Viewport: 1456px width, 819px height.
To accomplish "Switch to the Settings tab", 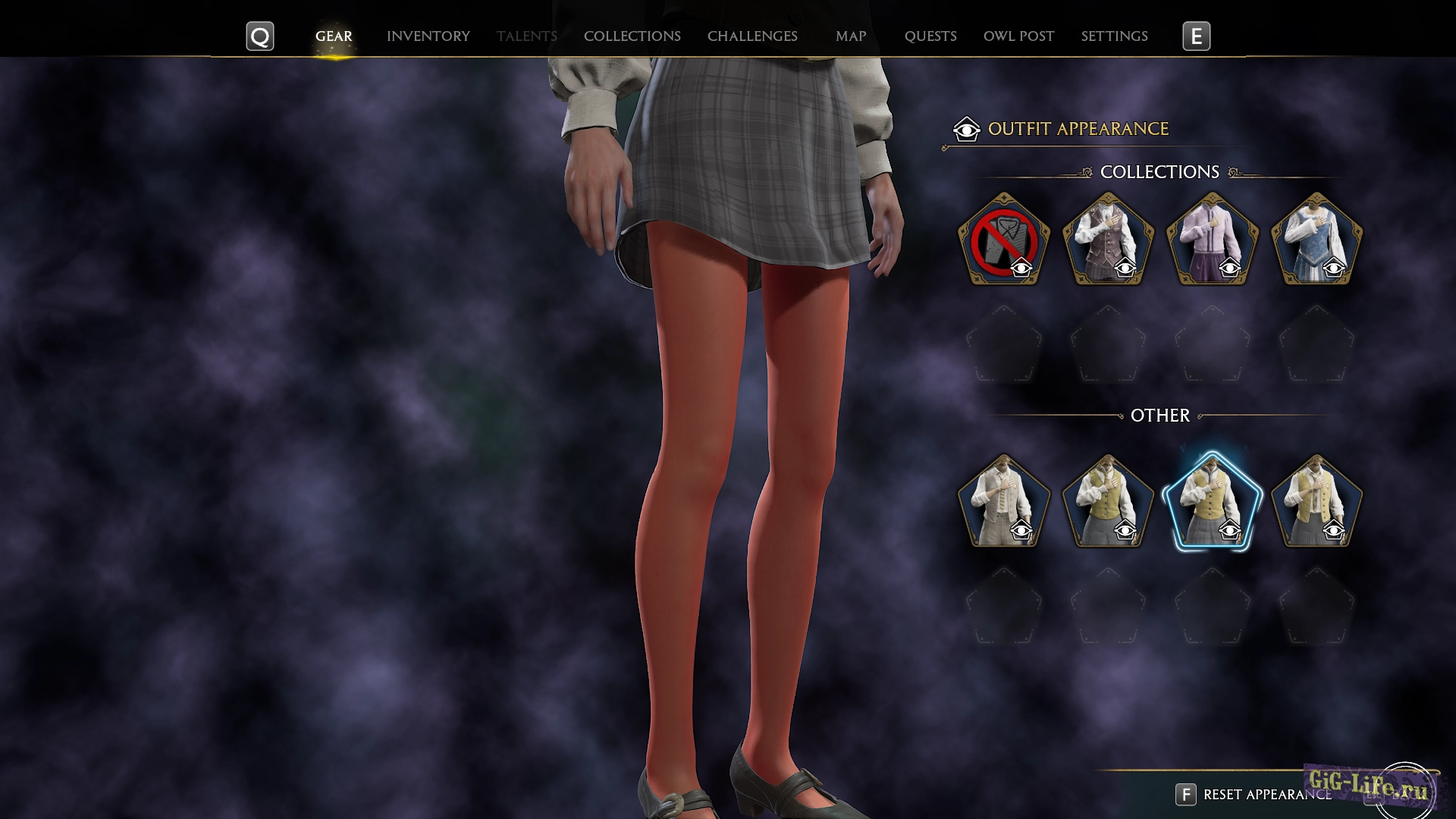I will pos(1114,36).
